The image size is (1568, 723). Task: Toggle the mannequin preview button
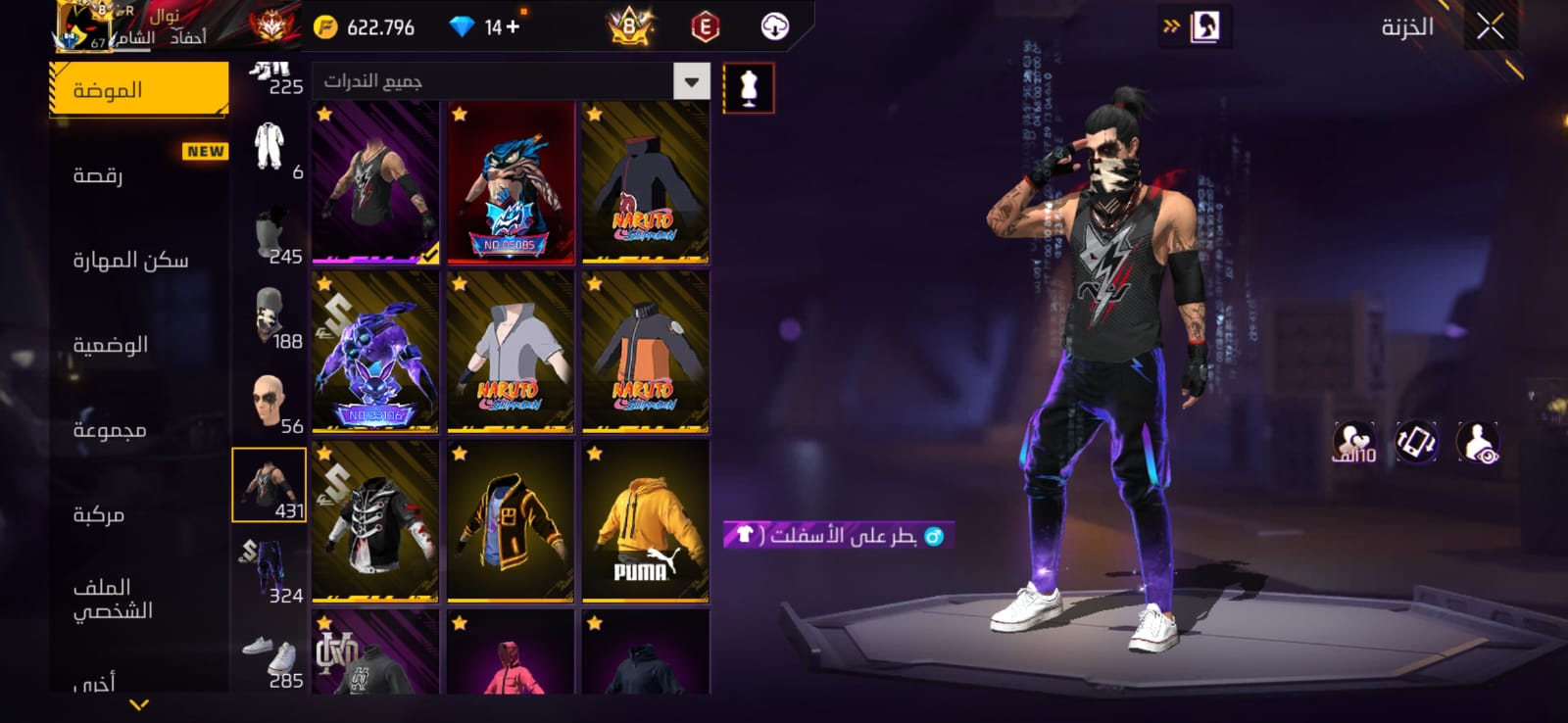point(749,88)
